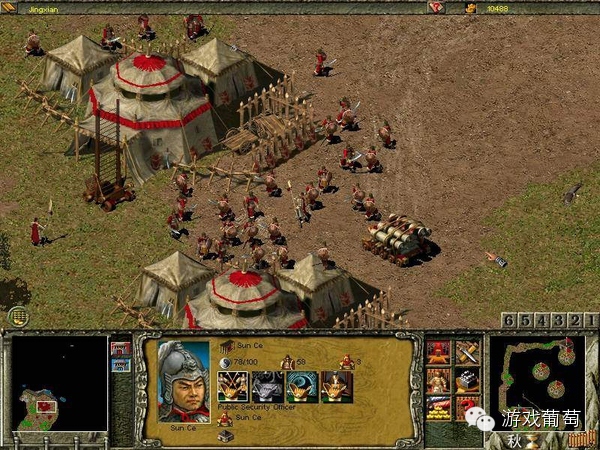The height and width of the screenshot is (450, 600).
Task: Choose group number 6 tab
Action: click(509, 320)
